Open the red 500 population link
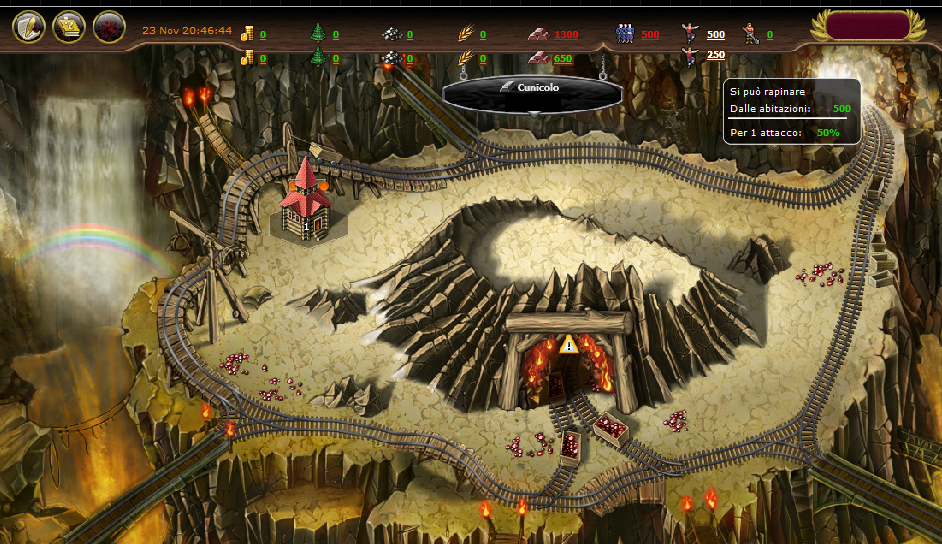The height and width of the screenshot is (544, 942). click(650, 35)
